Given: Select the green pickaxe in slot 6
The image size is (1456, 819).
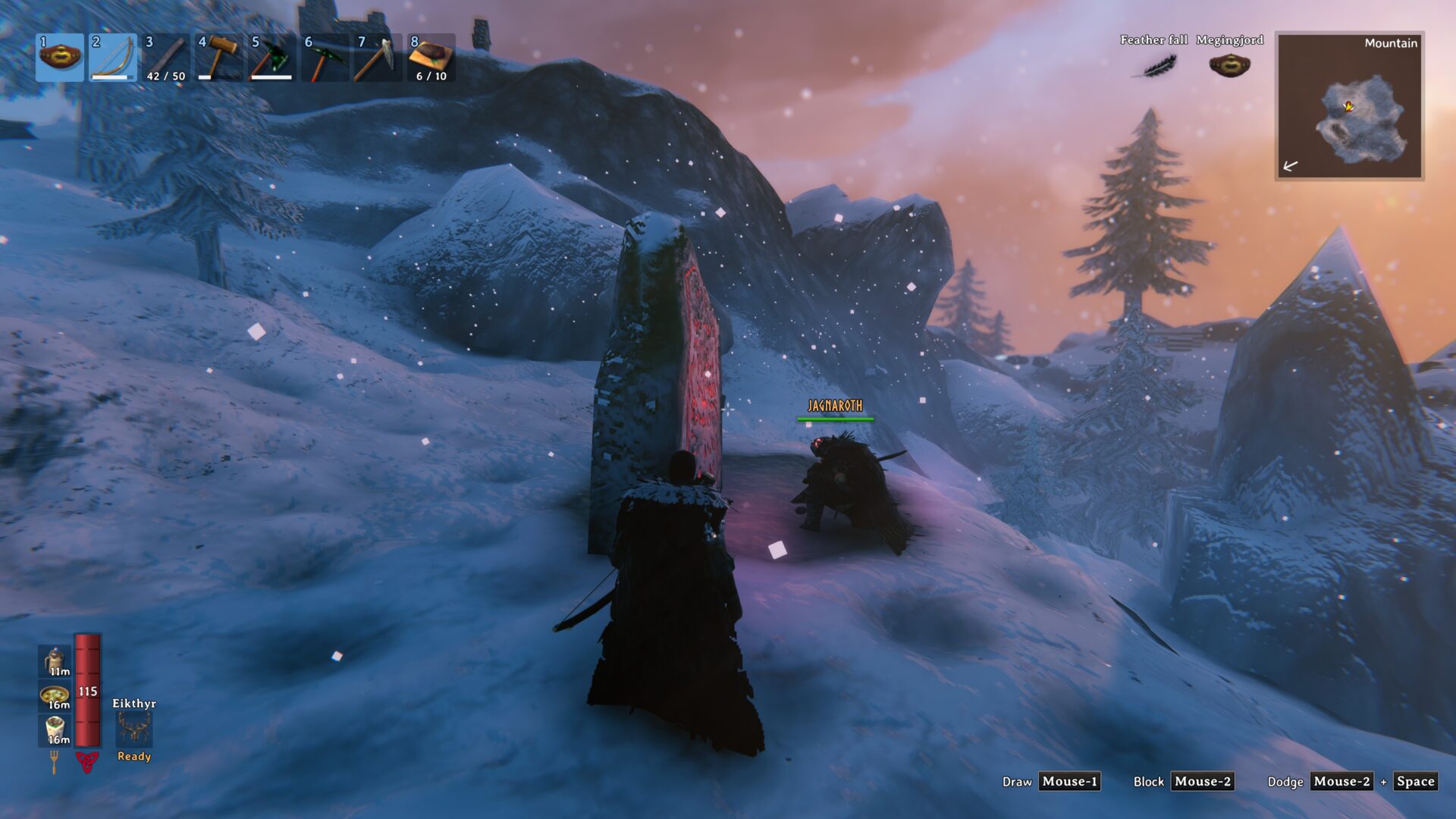Looking at the screenshot, I should point(325,58).
